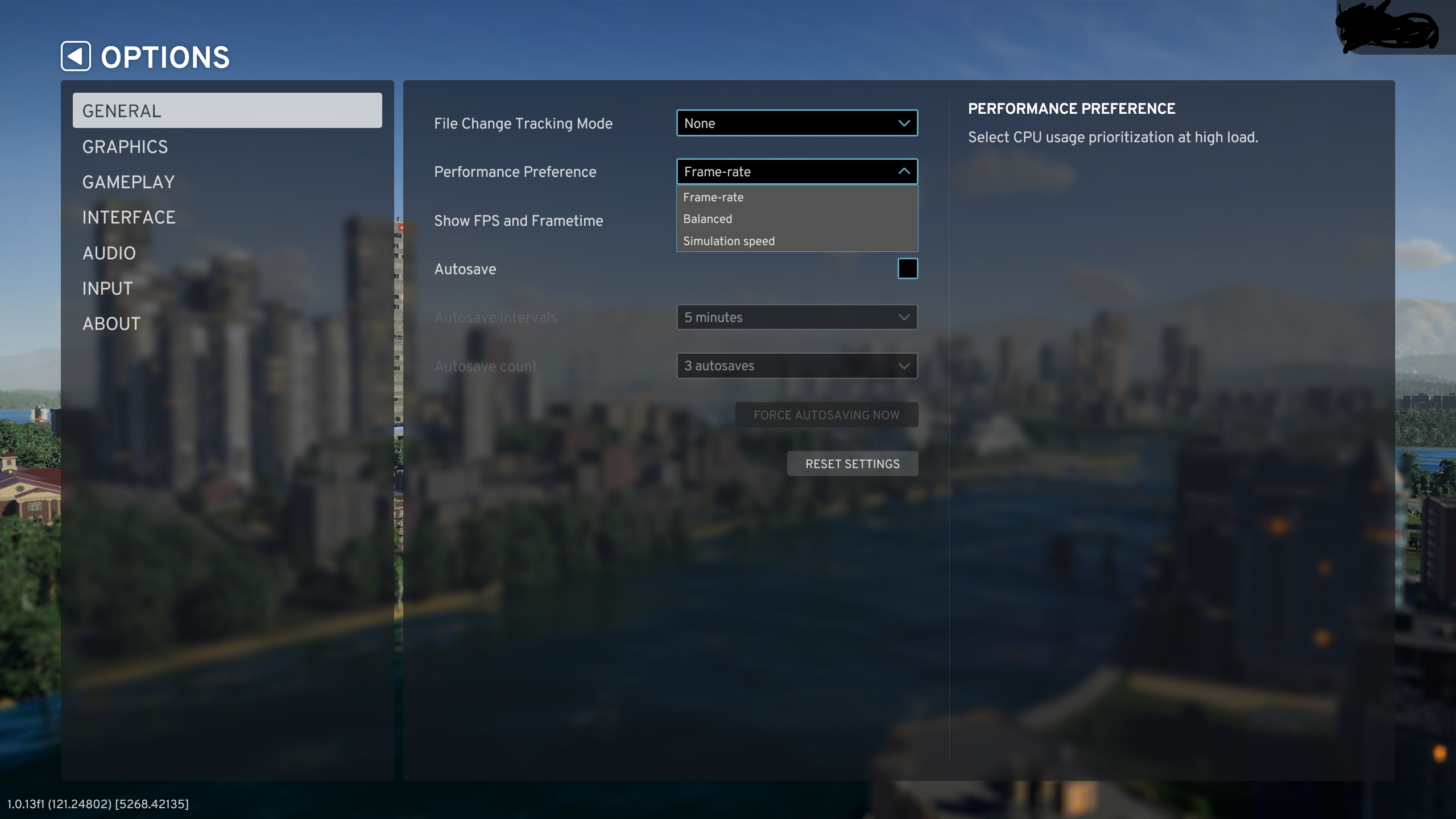Select Simulation speed performance preference
1456x819 pixels.
(729, 241)
